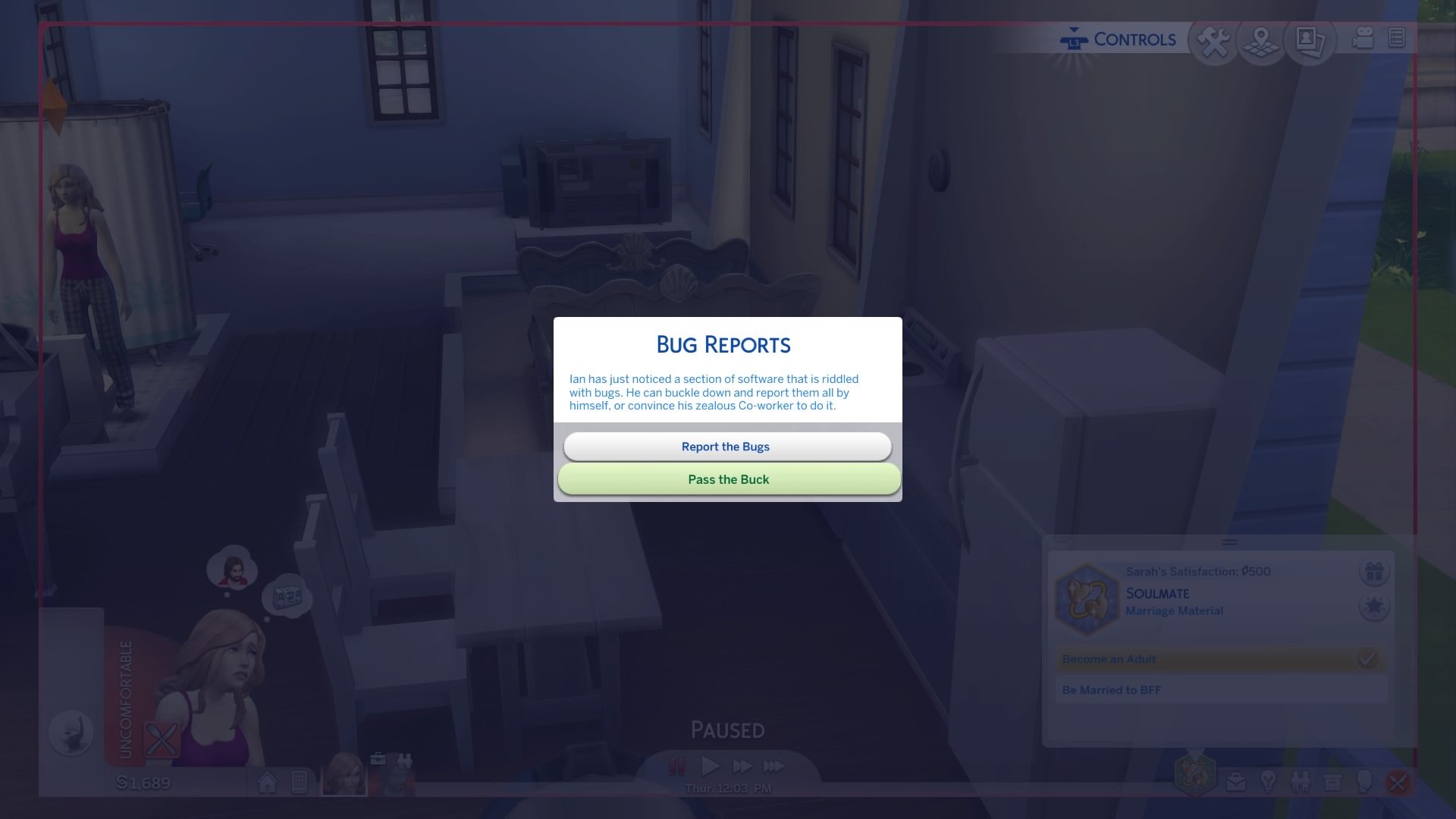Click the Report the Bugs button
The width and height of the screenshot is (1456, 819).
tap(726, 446)
